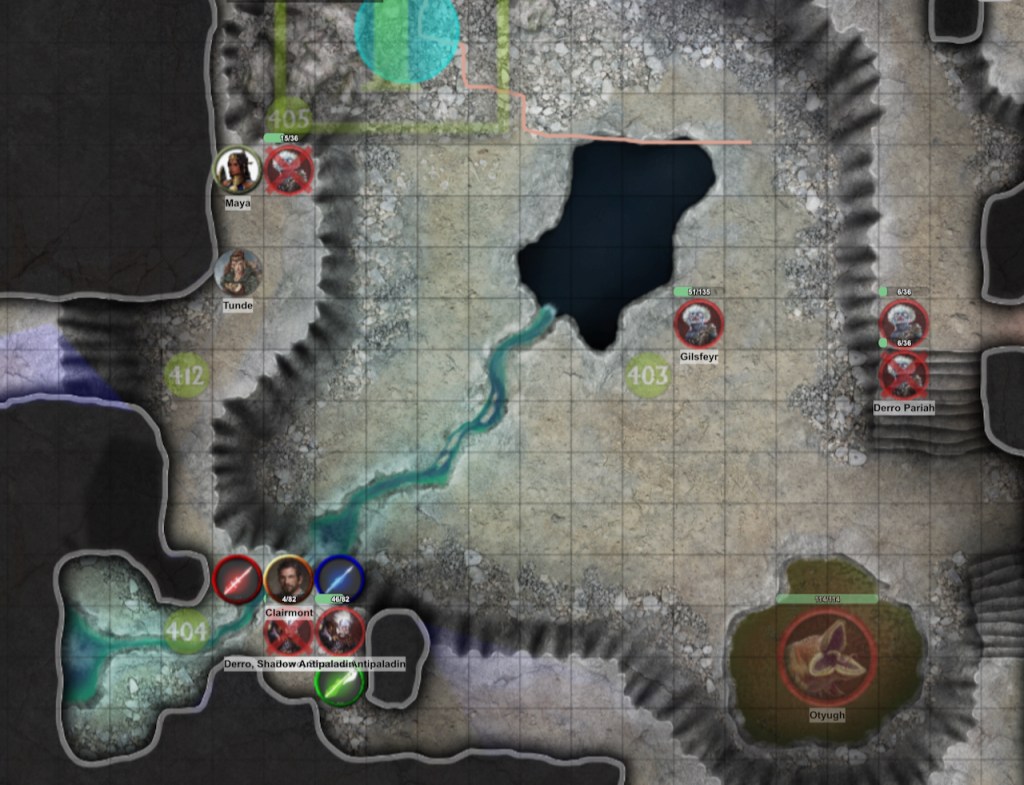Select the Tunde character token

[238, 272]
